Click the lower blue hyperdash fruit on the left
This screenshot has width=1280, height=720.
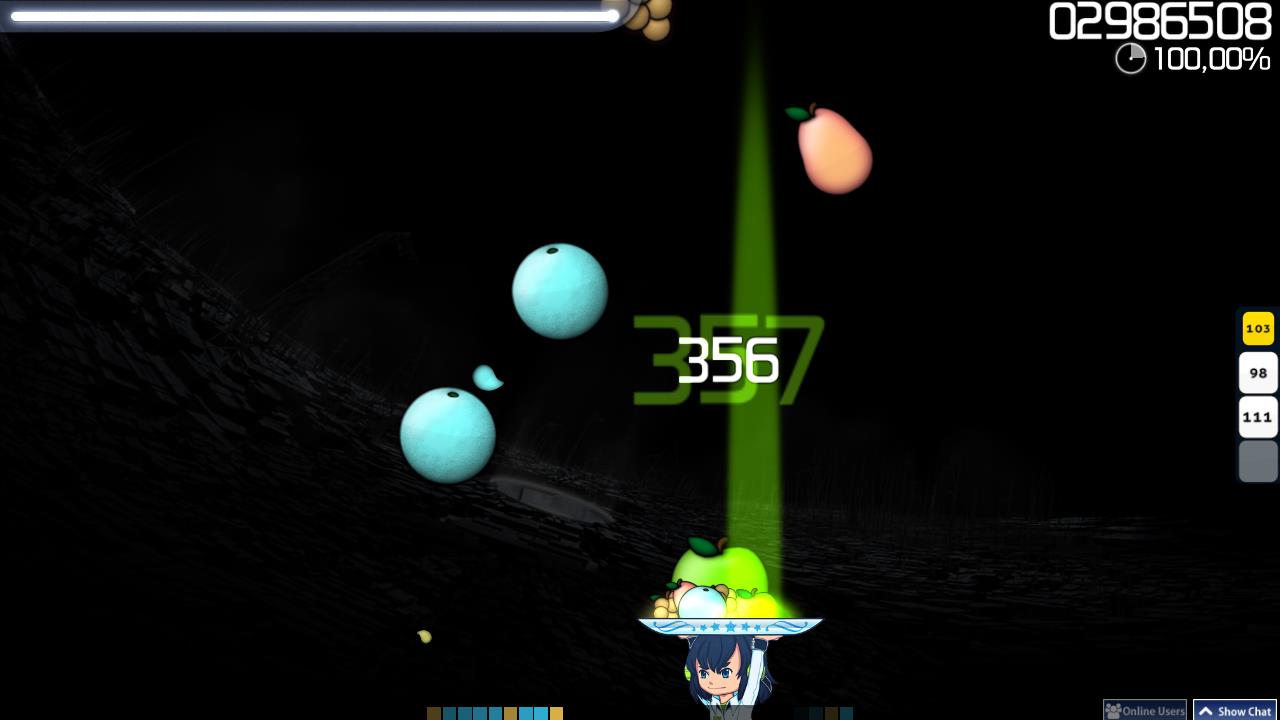coord(448,432)
